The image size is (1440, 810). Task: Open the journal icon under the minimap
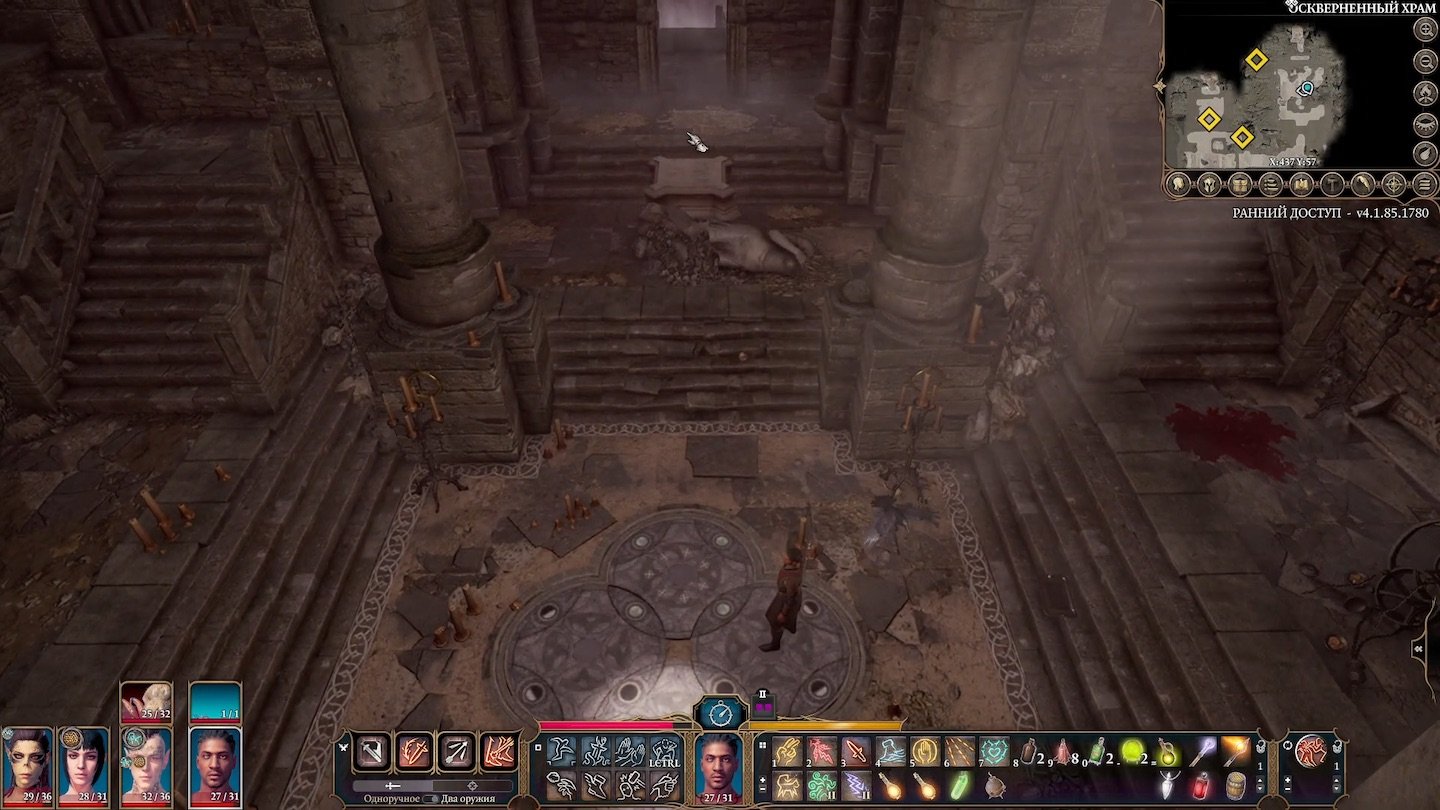(x=1269, y=183)
